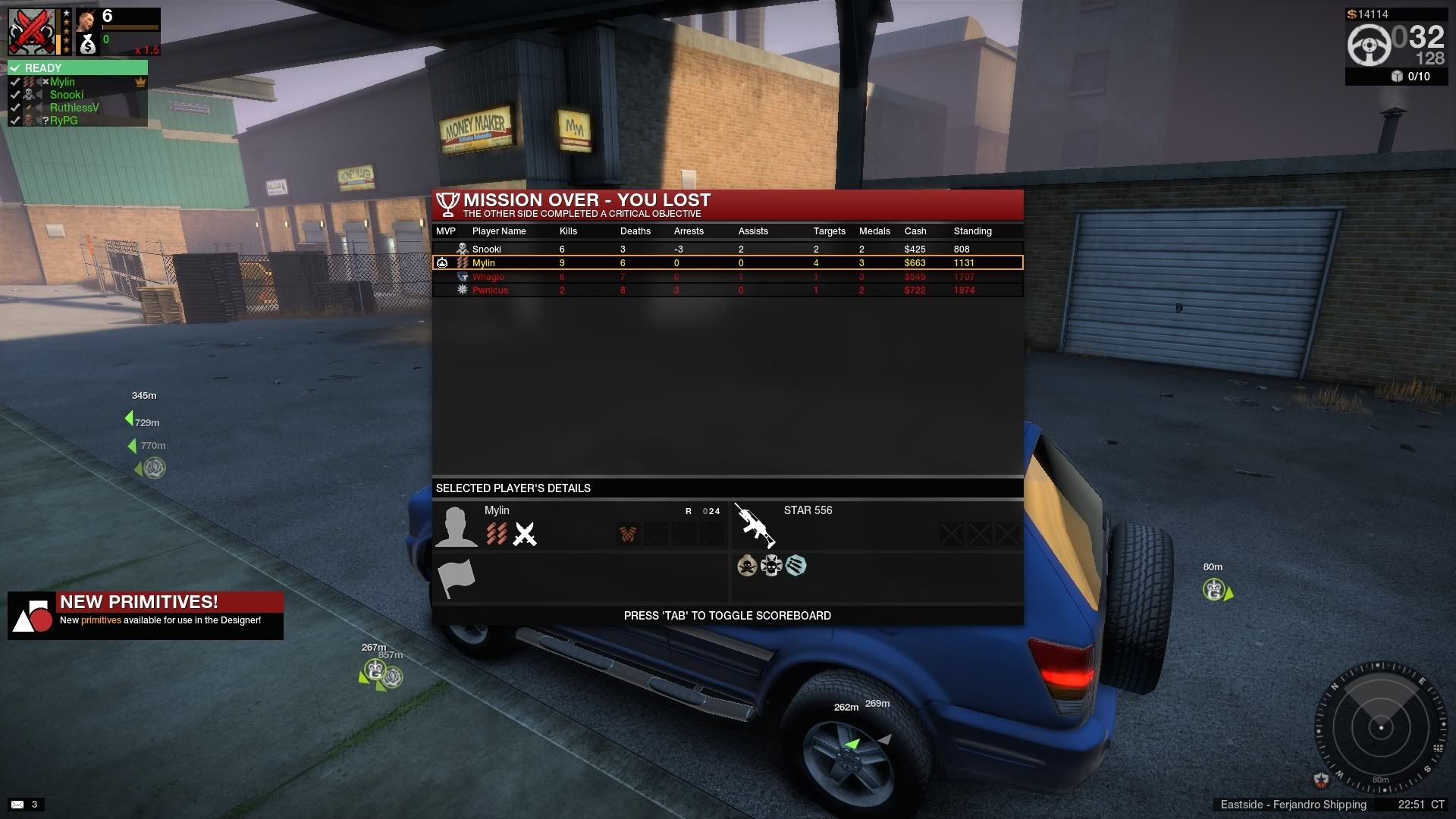Click the crossed-guns faction emblem
The image size is (1456, 819).
point(32,32)
